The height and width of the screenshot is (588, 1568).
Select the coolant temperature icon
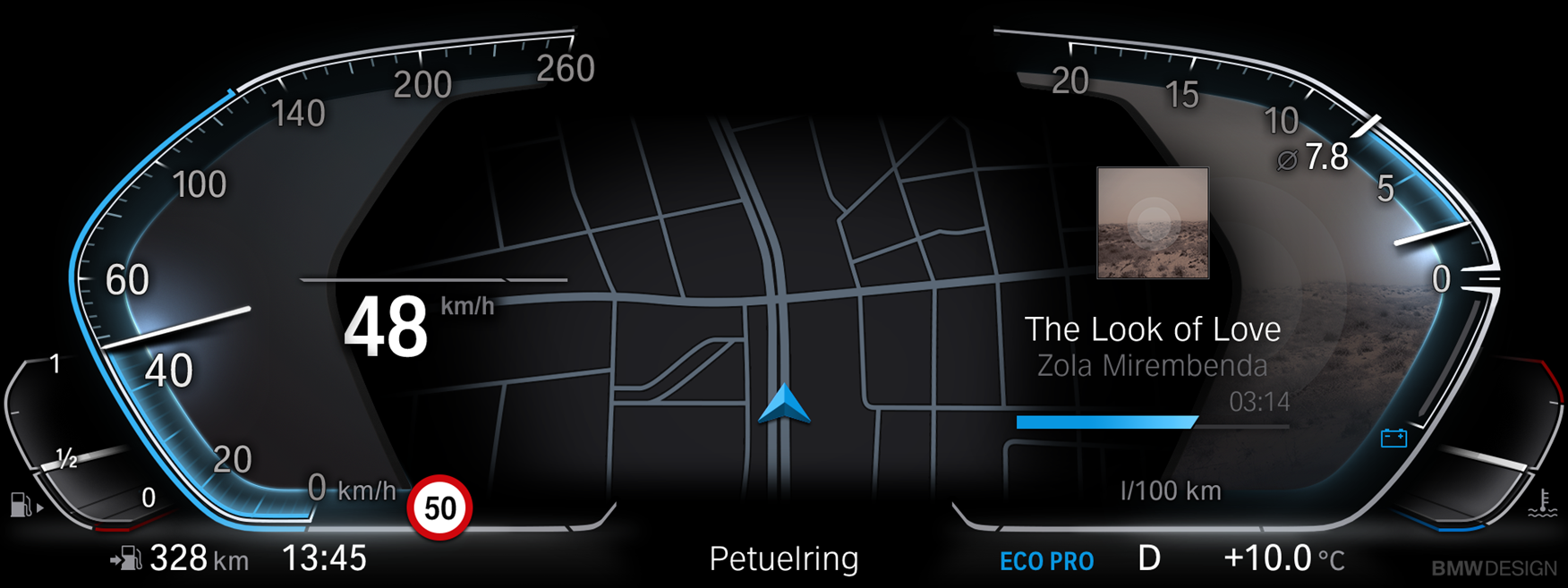pyautogui.click(x=1541, y=504)
